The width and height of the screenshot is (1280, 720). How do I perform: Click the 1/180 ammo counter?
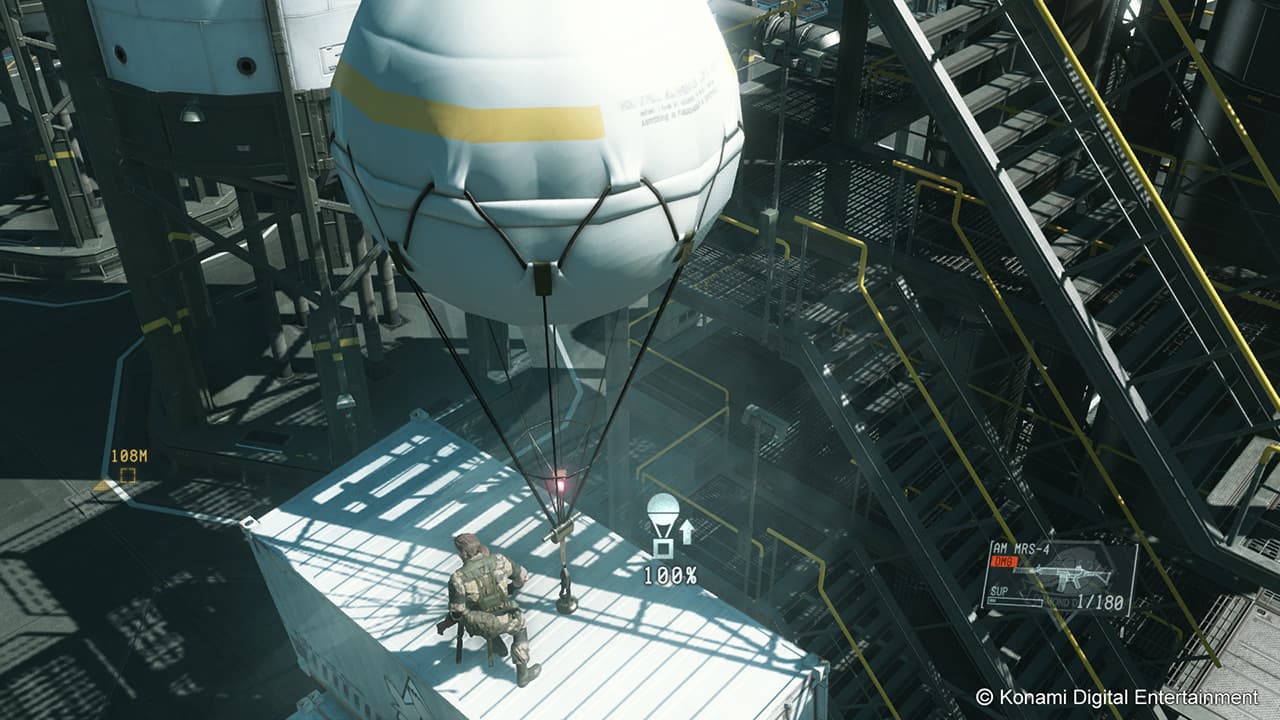click(x=1099, y=600)
